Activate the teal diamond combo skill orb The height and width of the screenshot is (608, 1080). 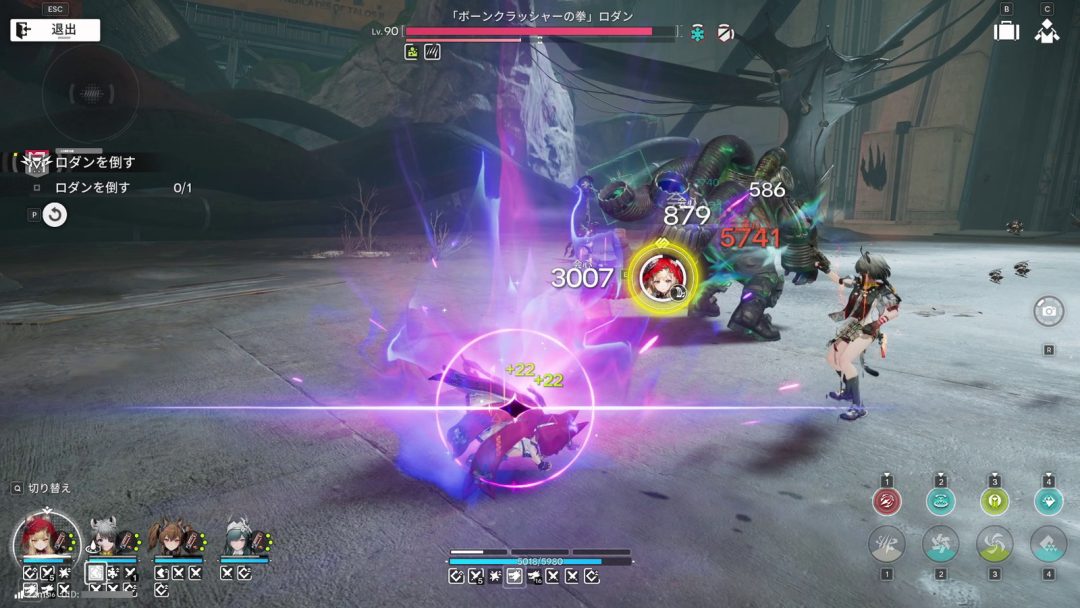(x=1048, y=501)
